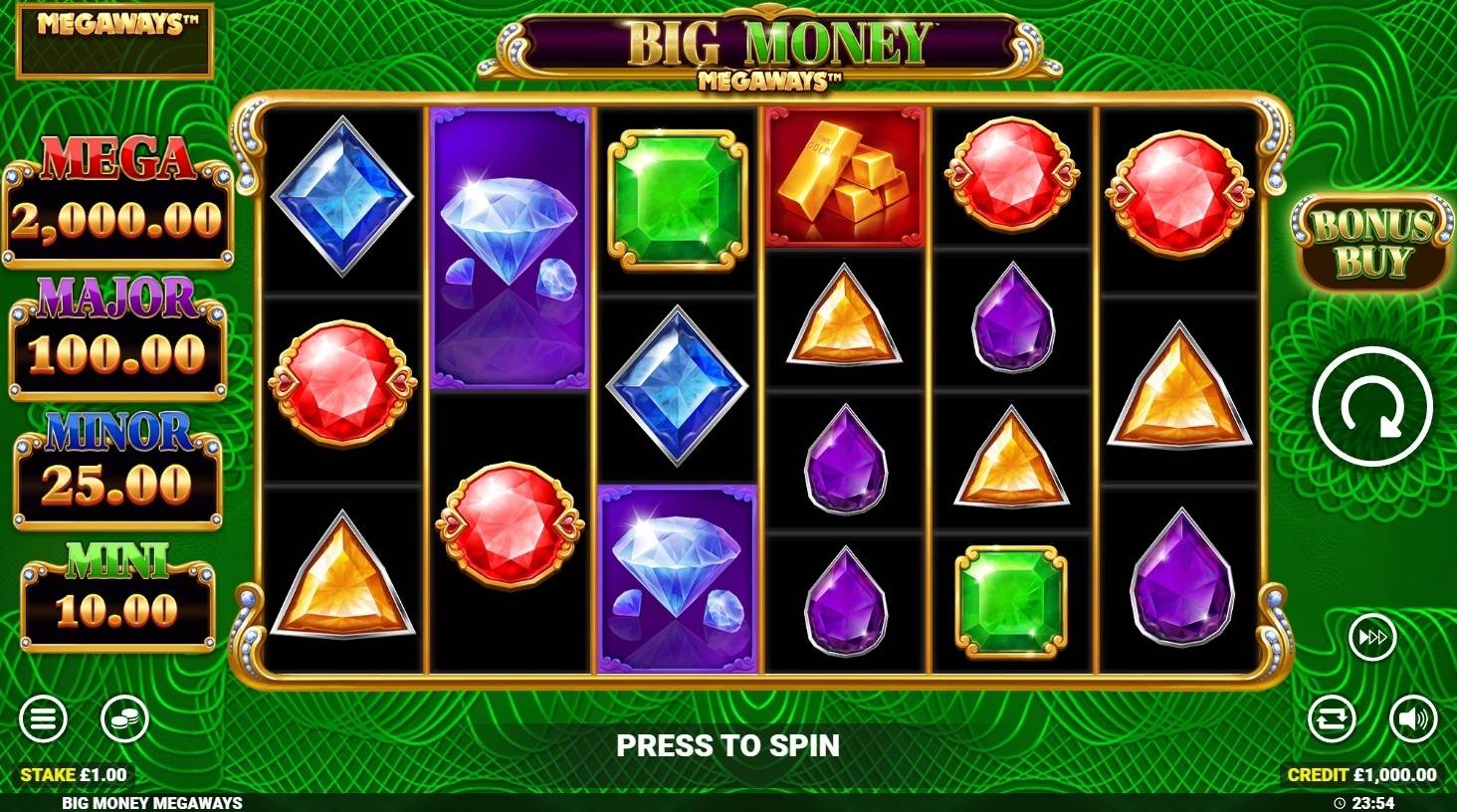Select the gold bars symbol on reel four
This screenshot has width=1457, height=812.
pos(844,179)
